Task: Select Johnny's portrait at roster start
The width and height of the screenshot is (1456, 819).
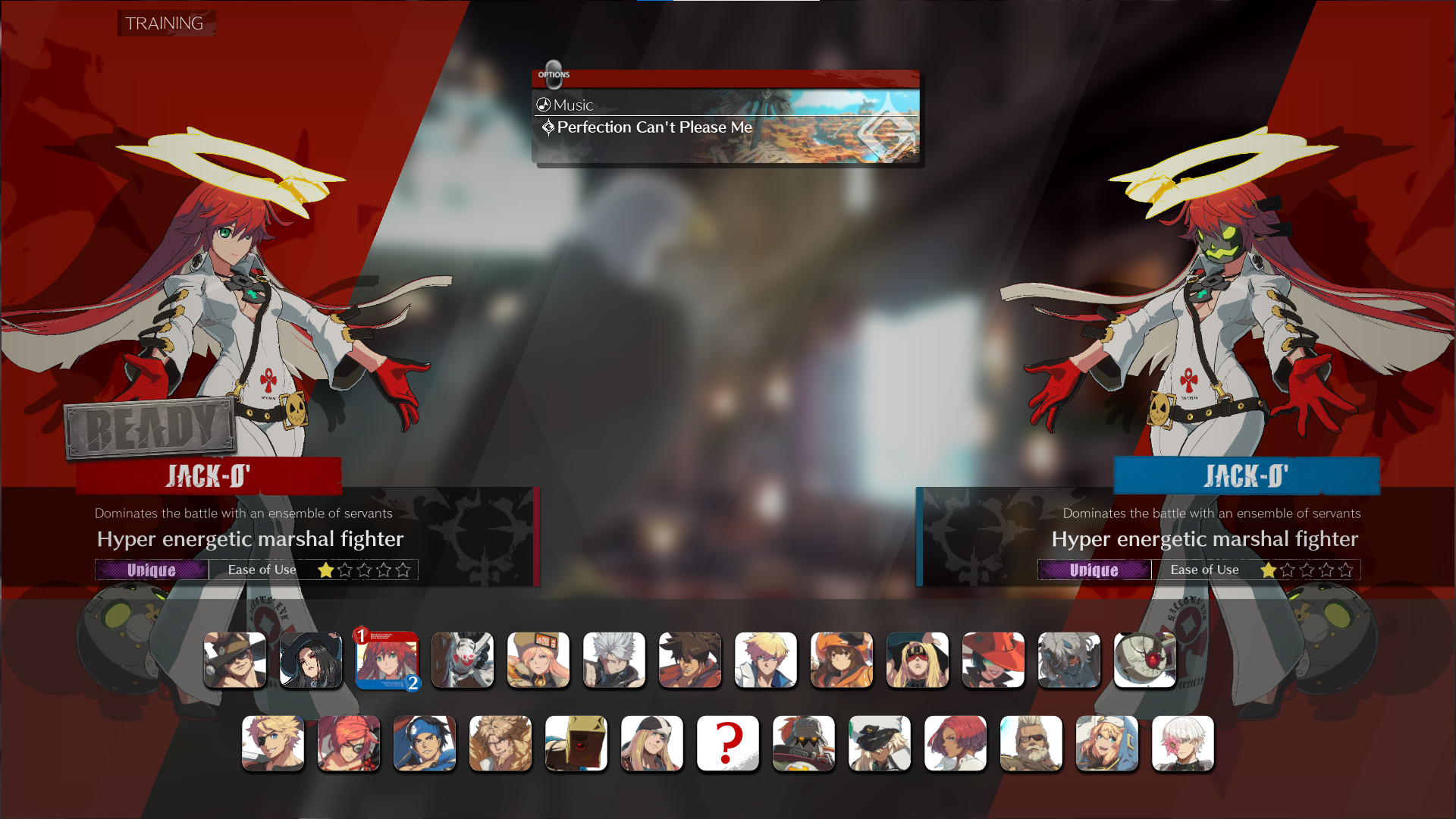Action: point(235,660)
